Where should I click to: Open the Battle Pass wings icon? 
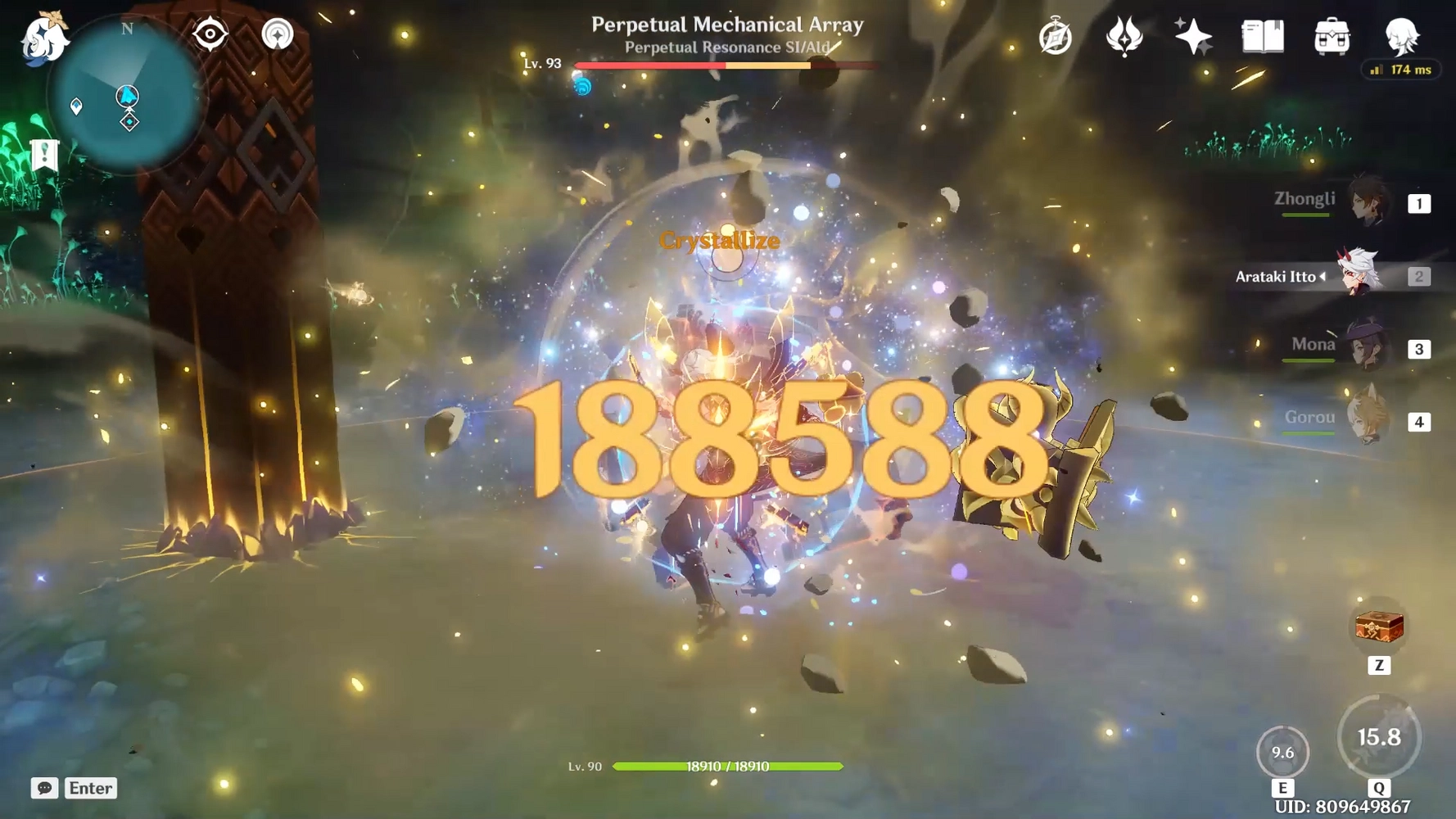tap(1124, 36)
